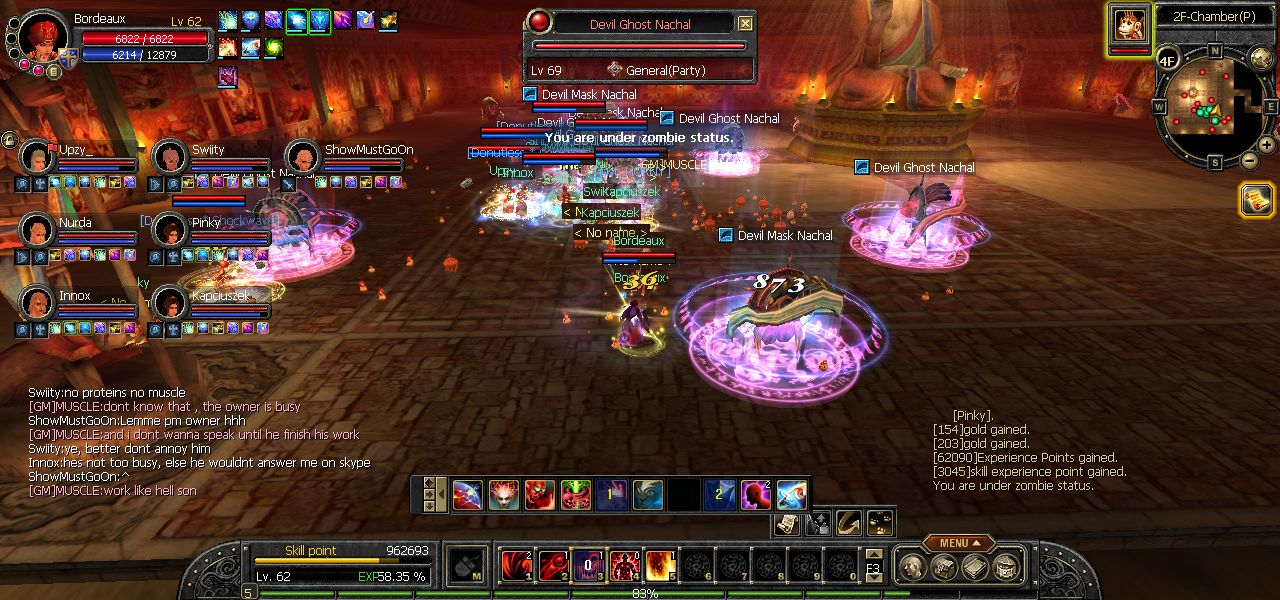
Task: Use the flame skill in hotbar slot 5
Action: (x=660, y=566)
